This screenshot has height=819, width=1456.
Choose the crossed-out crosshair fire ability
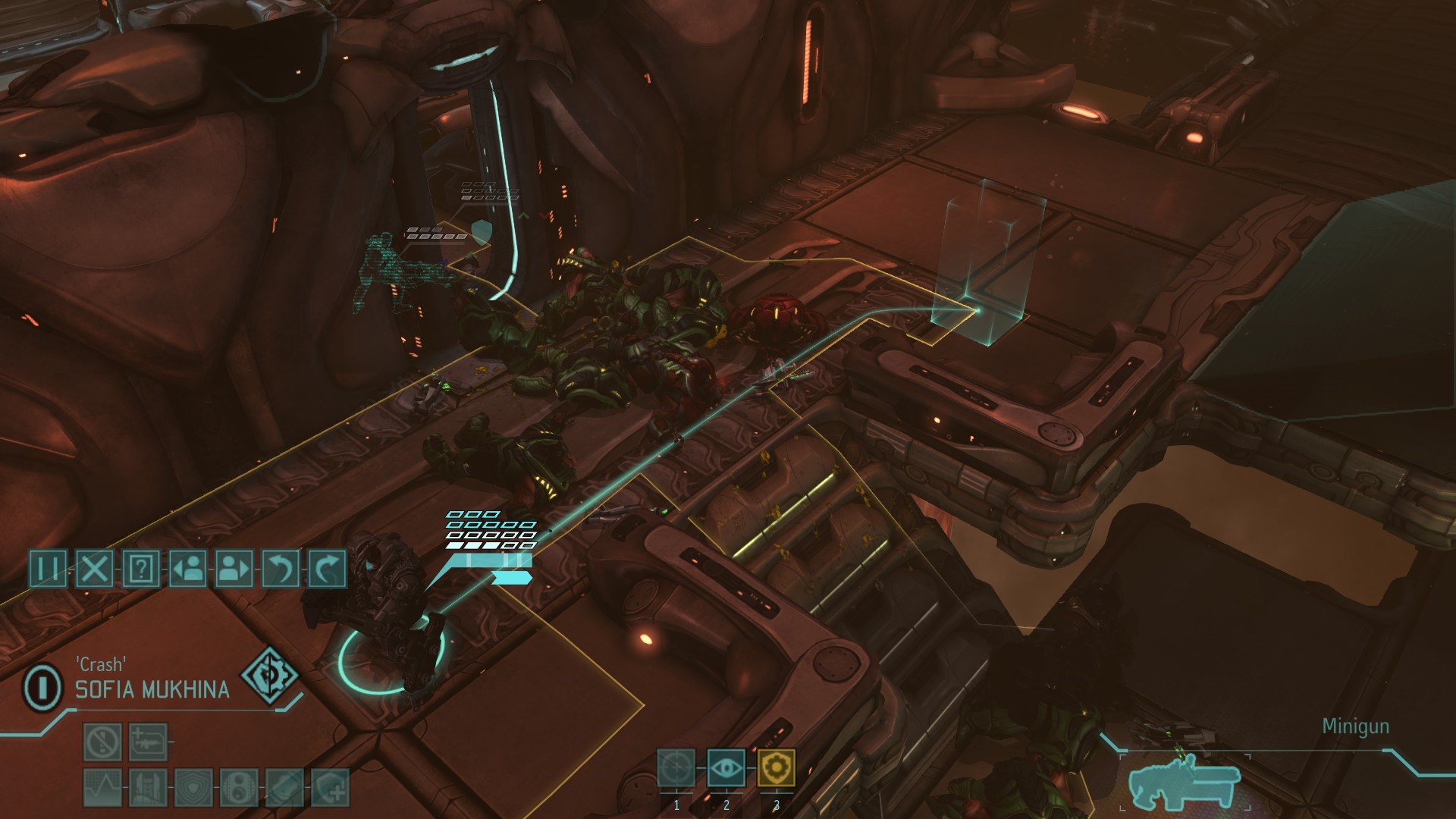tap(676, 768)
